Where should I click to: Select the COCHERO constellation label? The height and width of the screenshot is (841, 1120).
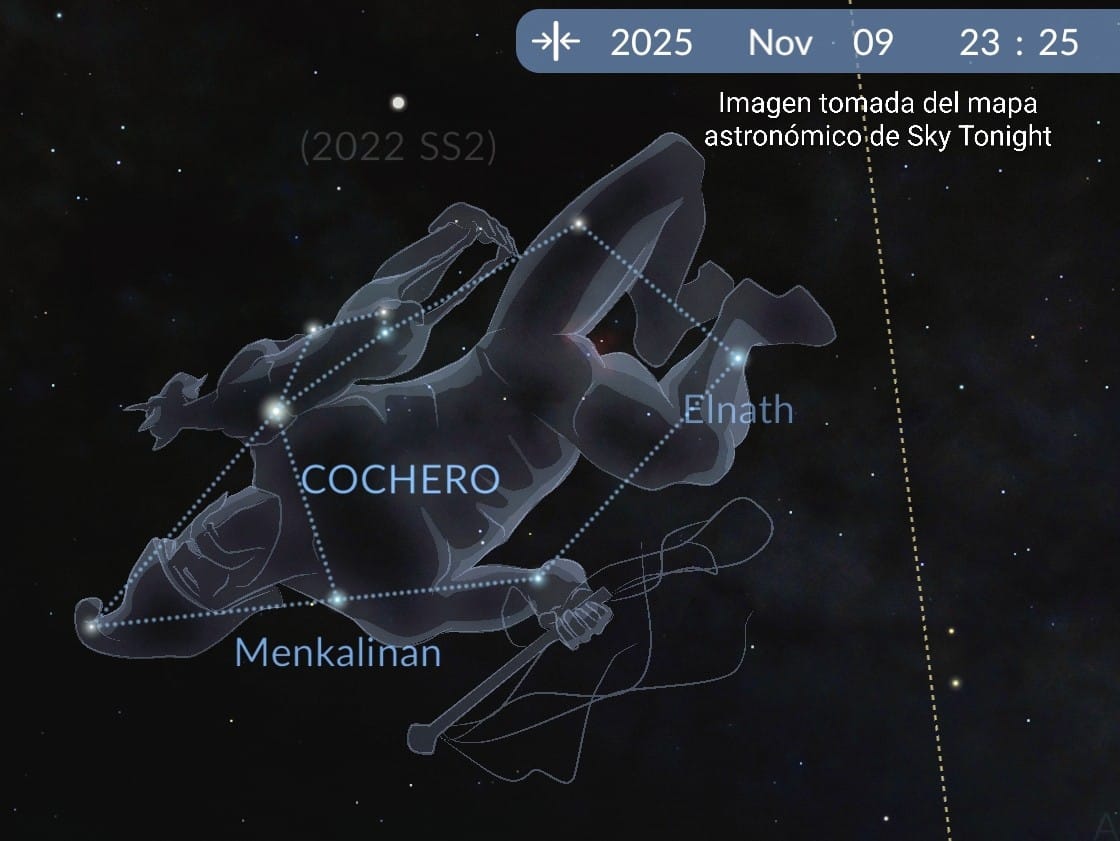(400, 480)
